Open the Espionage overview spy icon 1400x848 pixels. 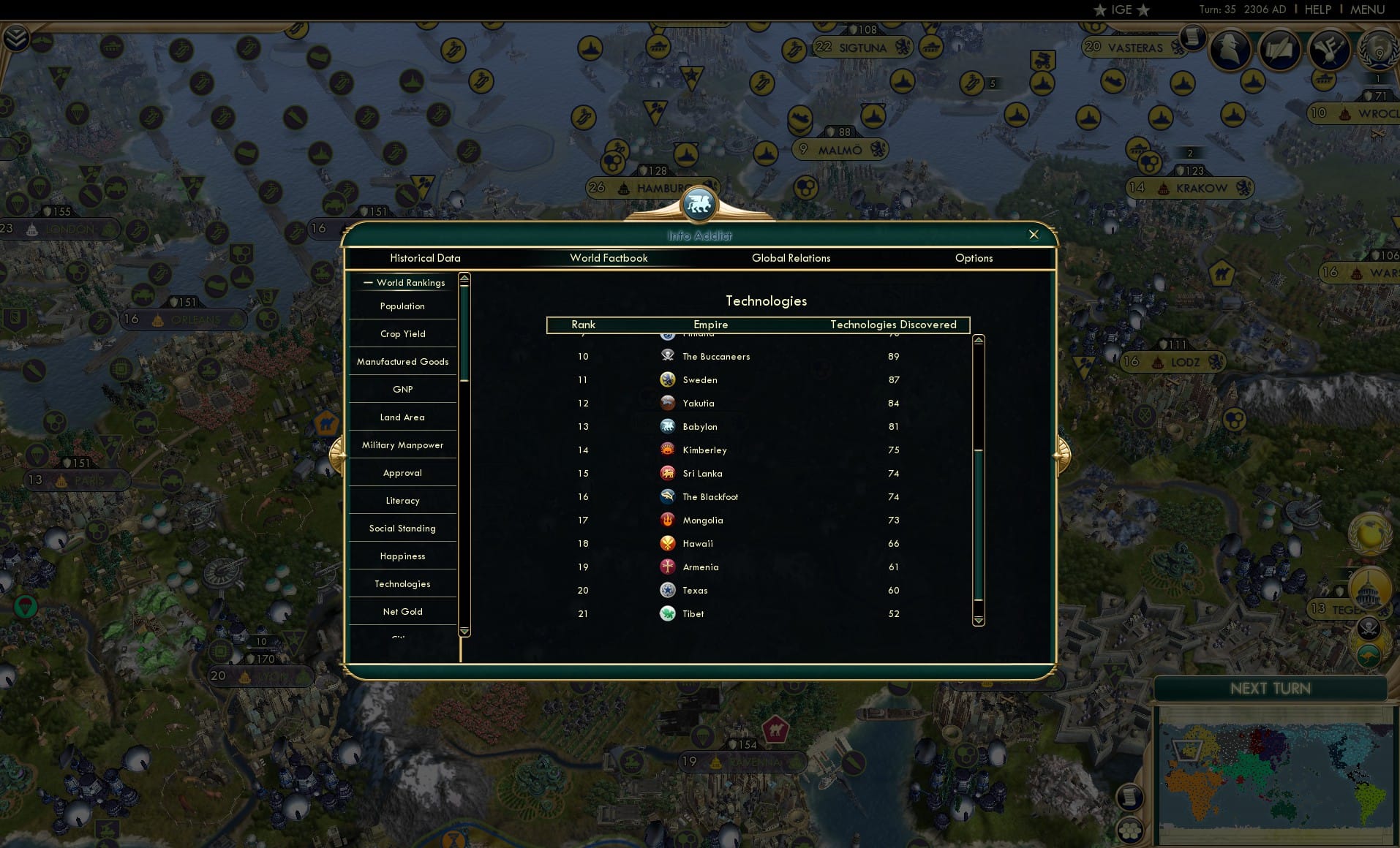1231,50
